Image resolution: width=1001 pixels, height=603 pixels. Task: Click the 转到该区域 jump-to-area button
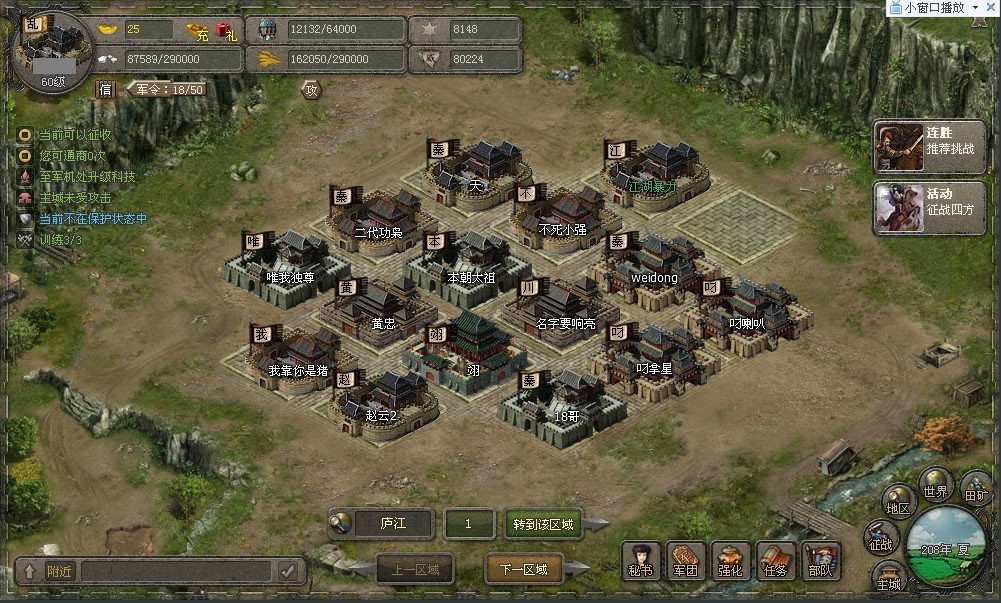click(544, 523)
